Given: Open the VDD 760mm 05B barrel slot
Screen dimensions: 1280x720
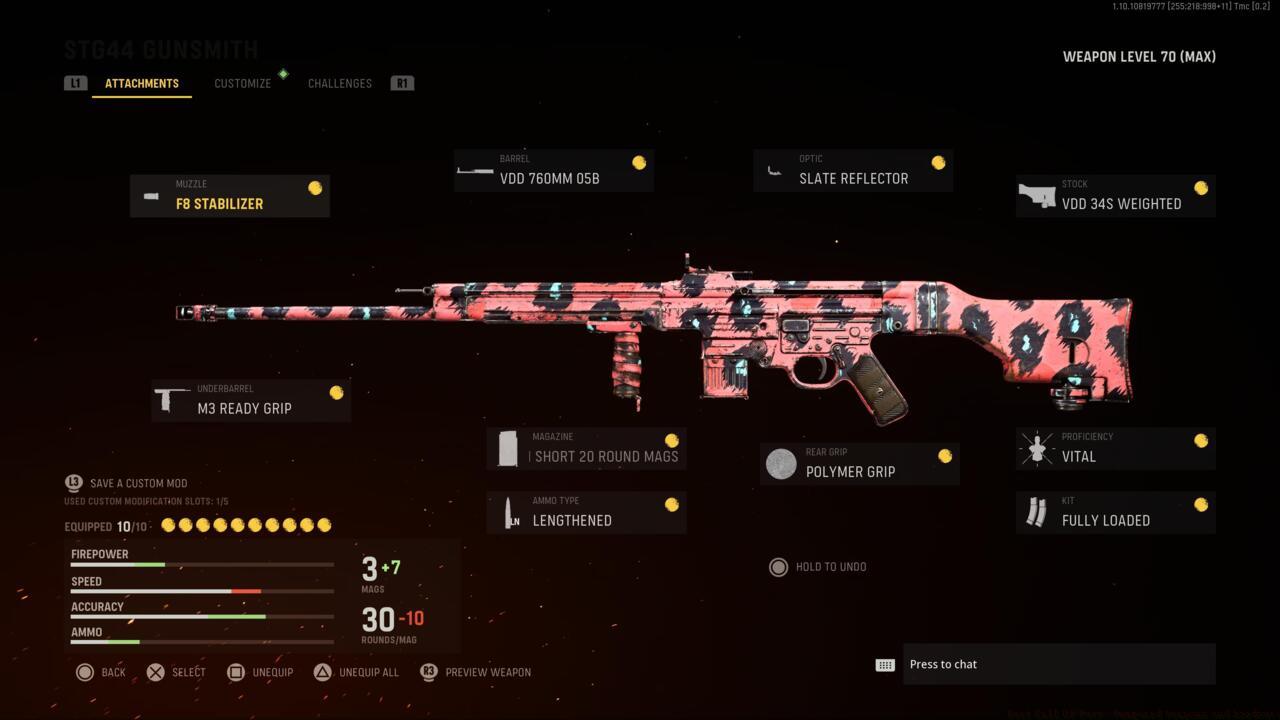Looking at the screenshot, I should coord(553,170).
